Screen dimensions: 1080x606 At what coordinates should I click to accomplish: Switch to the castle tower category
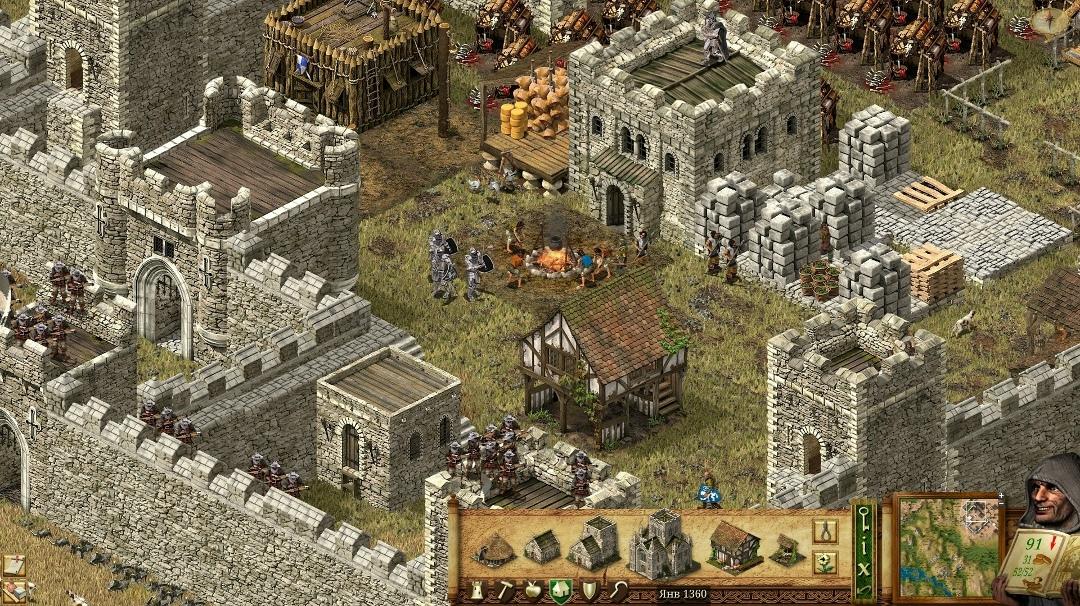(476, 592)
